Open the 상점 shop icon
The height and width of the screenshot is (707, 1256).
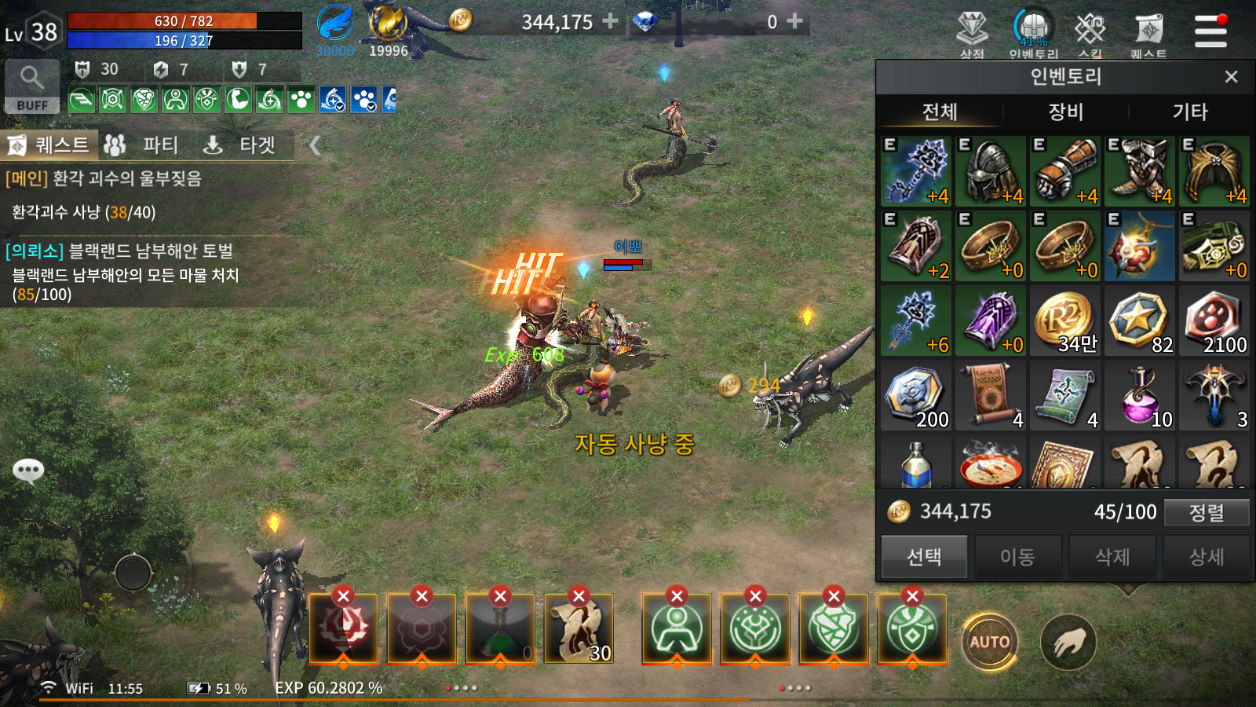point(972,35)
